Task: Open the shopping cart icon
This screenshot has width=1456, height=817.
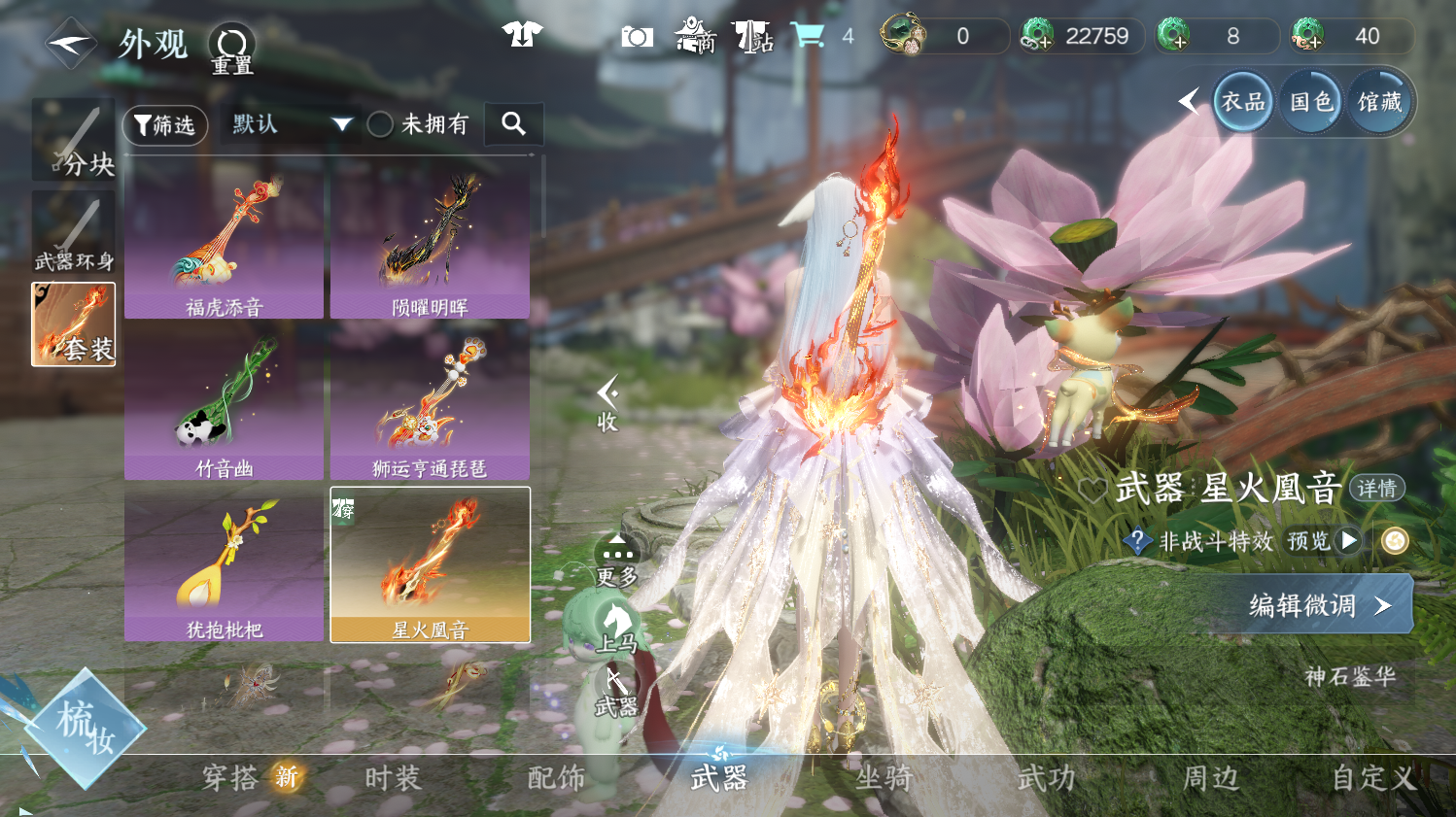Action: [807, 36]
